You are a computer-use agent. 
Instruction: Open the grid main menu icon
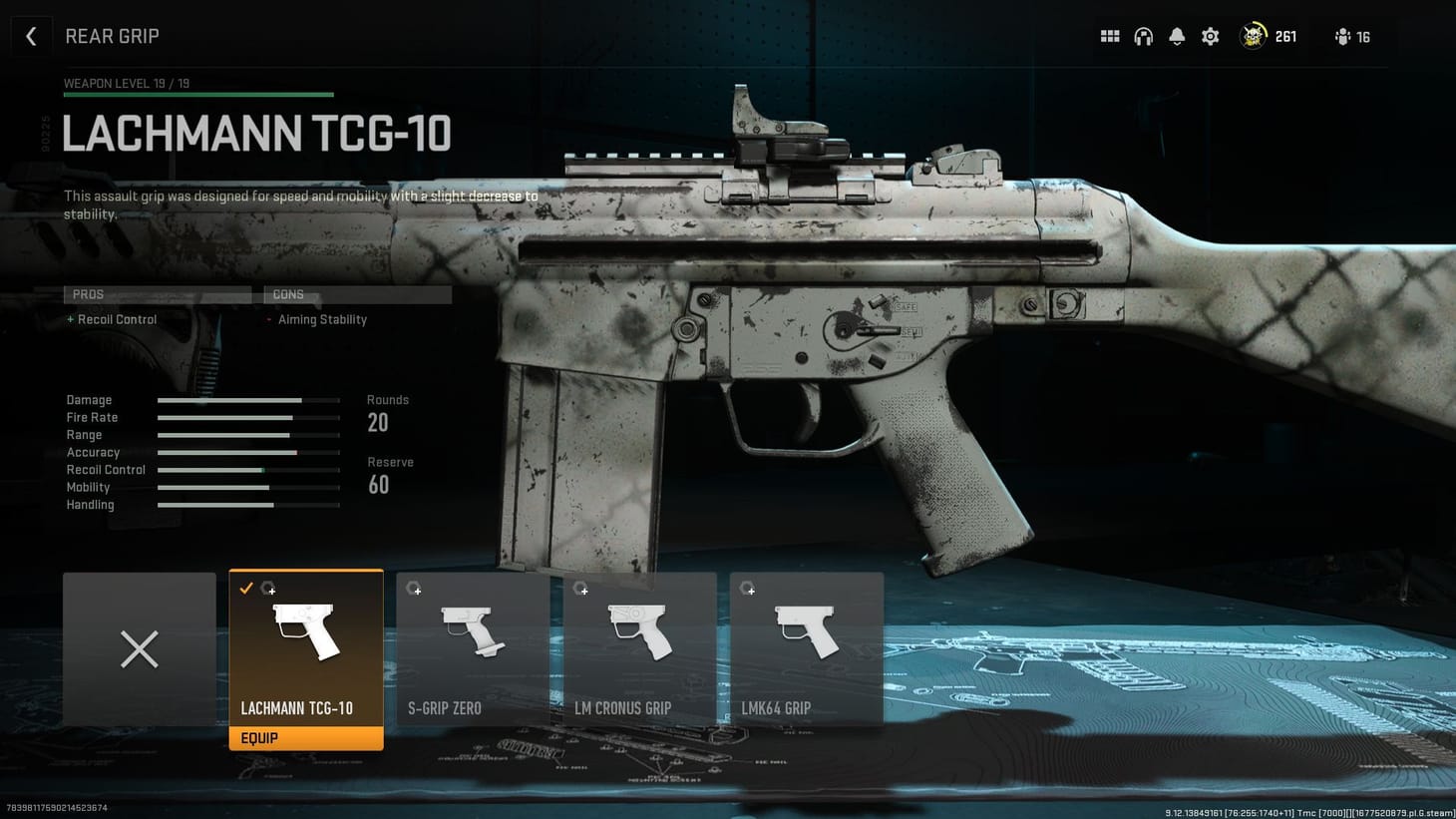(1109, 36)
